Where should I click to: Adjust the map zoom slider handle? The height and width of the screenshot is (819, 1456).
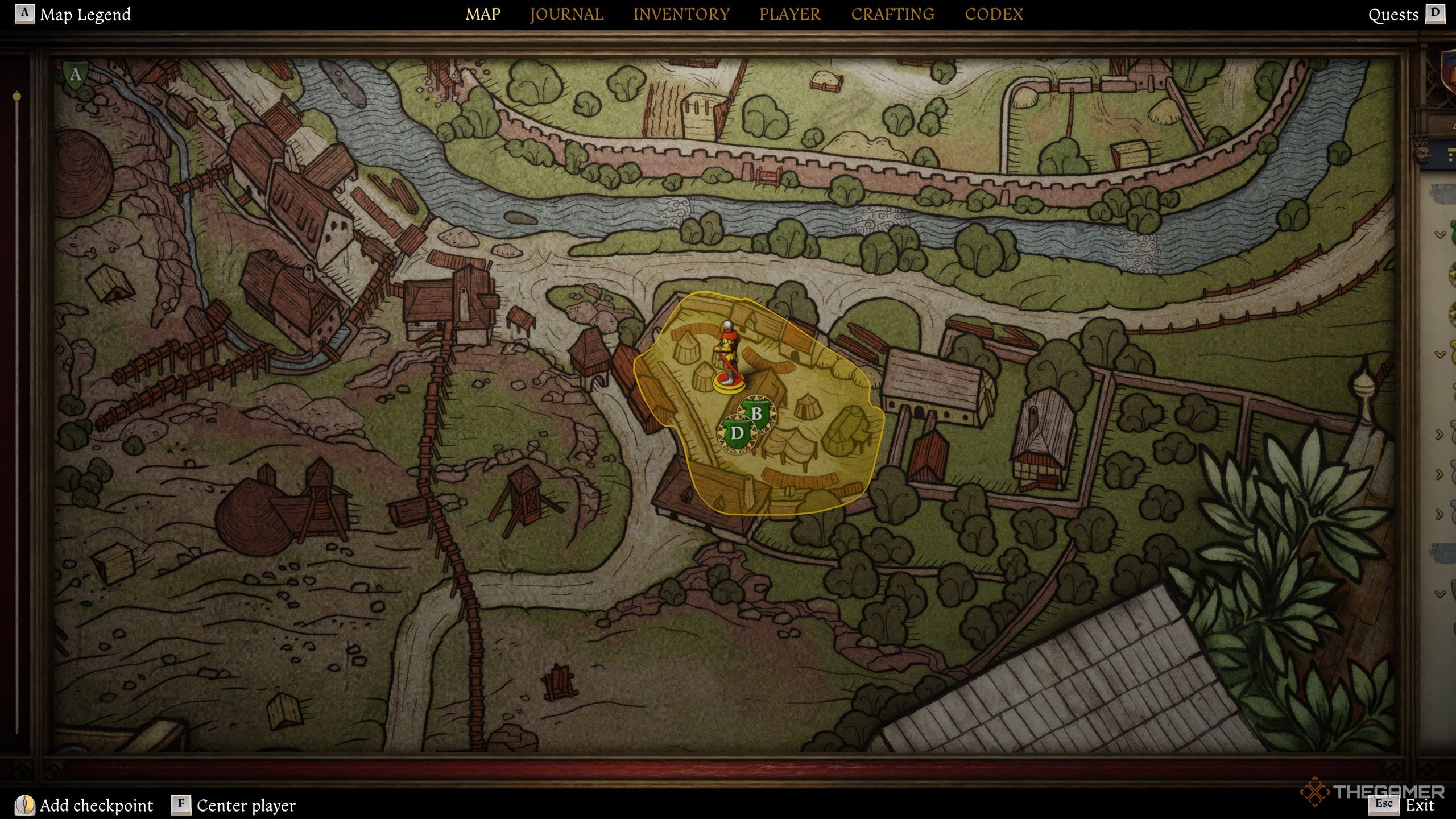(17, 97)
